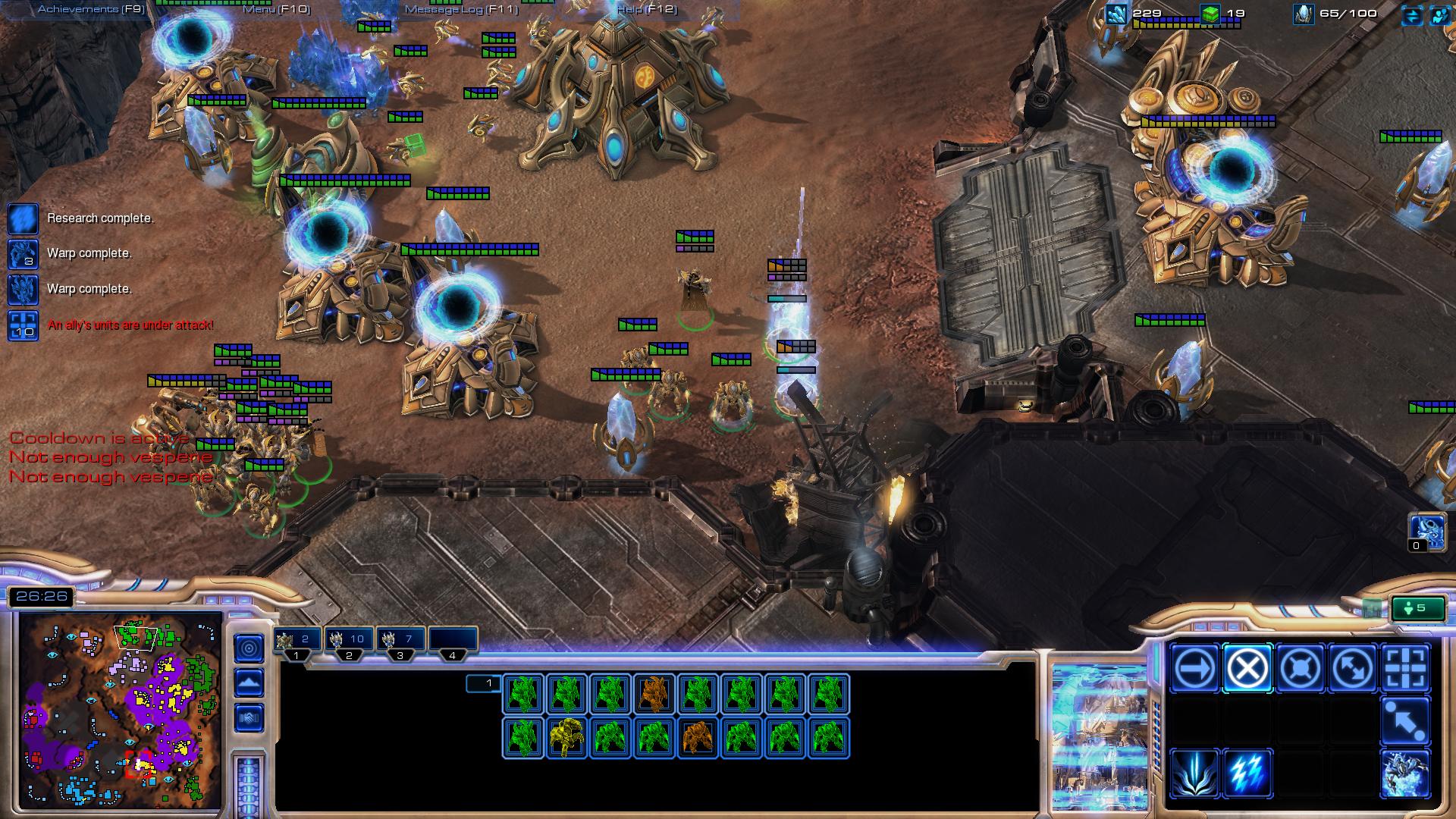The width and height of the screenshot is (1456, 819).
Task: Issue the Stop command
Action: [x=1247, y=669]
